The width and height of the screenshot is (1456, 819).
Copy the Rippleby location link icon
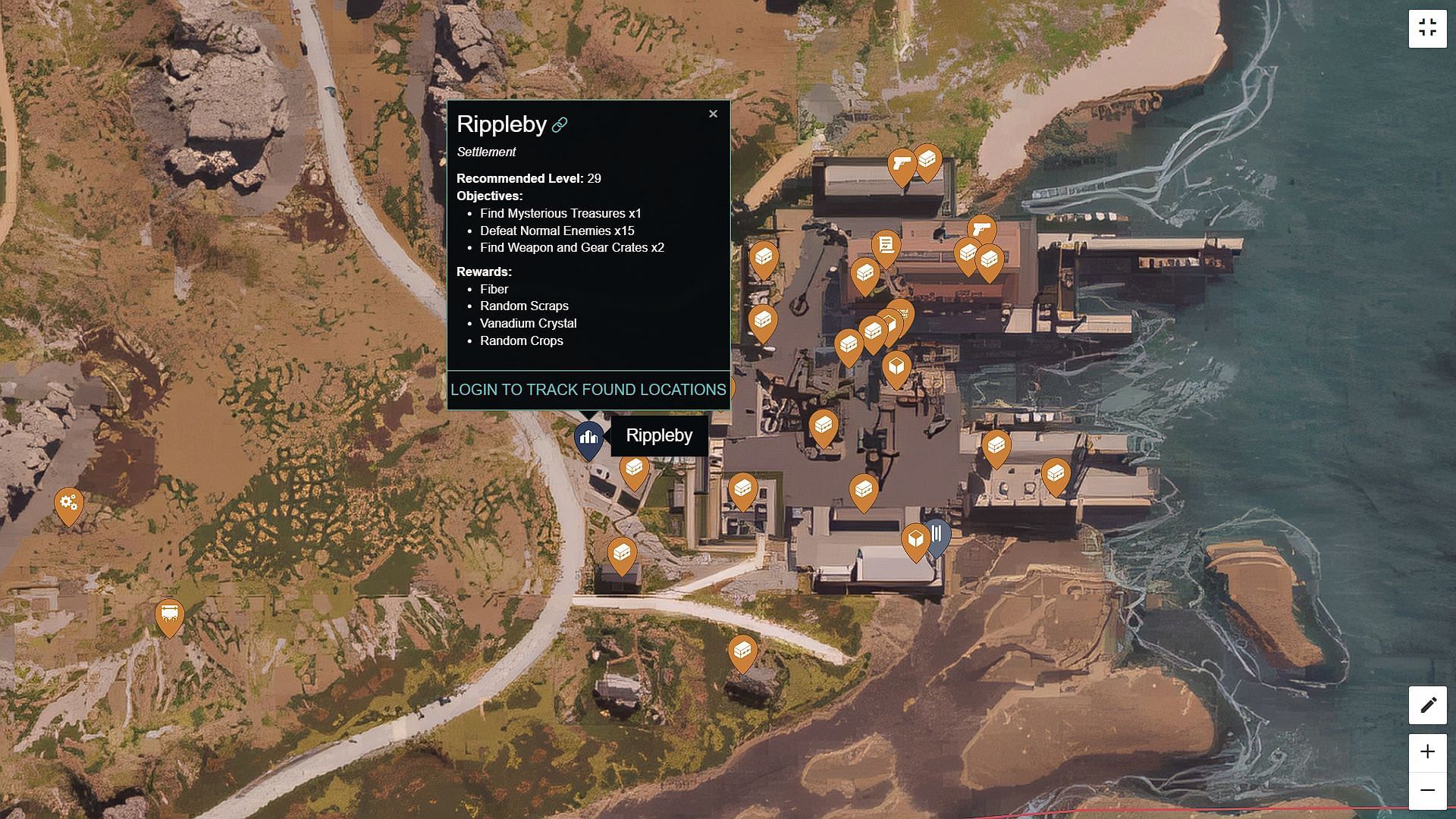pos(560,125)
